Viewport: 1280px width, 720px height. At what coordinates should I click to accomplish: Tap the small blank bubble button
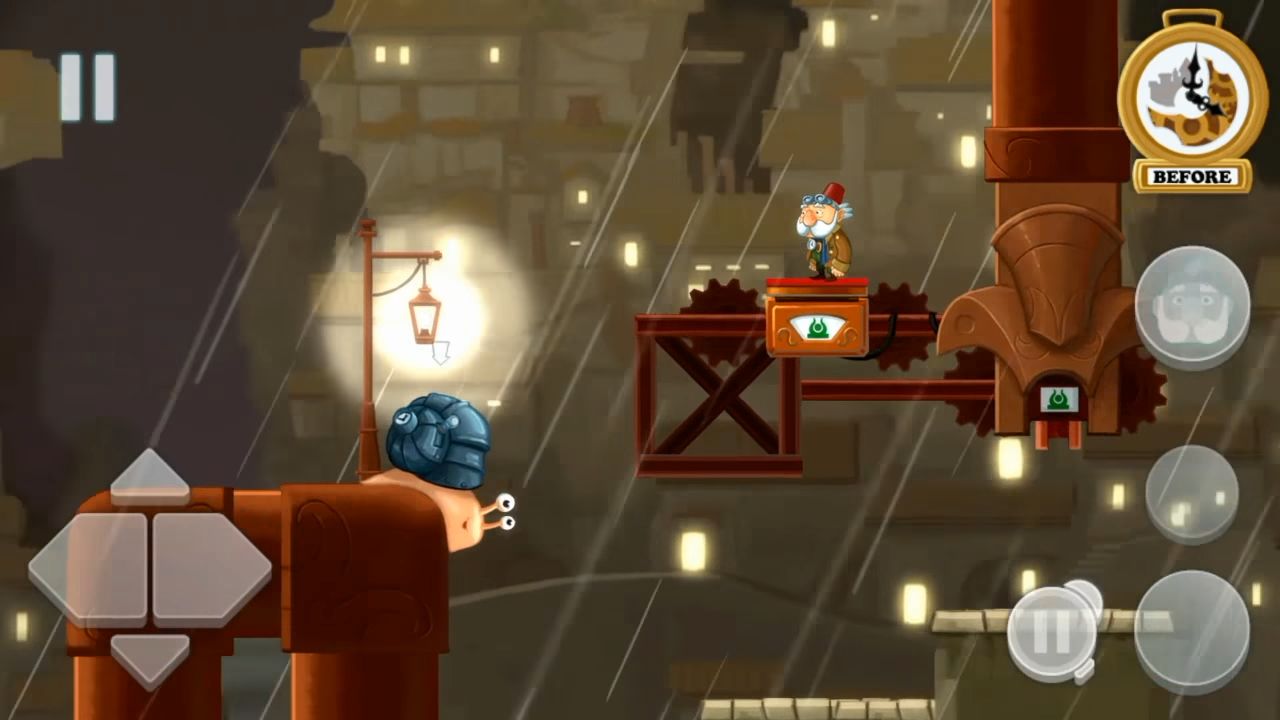pos(1192,494)
